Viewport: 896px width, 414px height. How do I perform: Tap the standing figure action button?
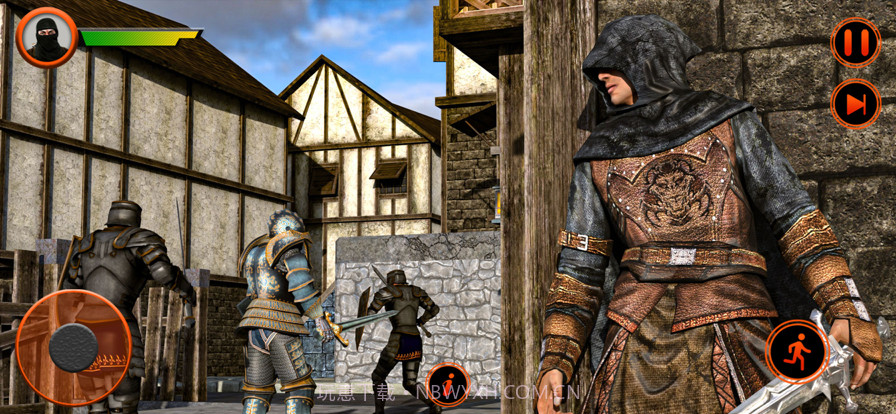tap(448, 385)
